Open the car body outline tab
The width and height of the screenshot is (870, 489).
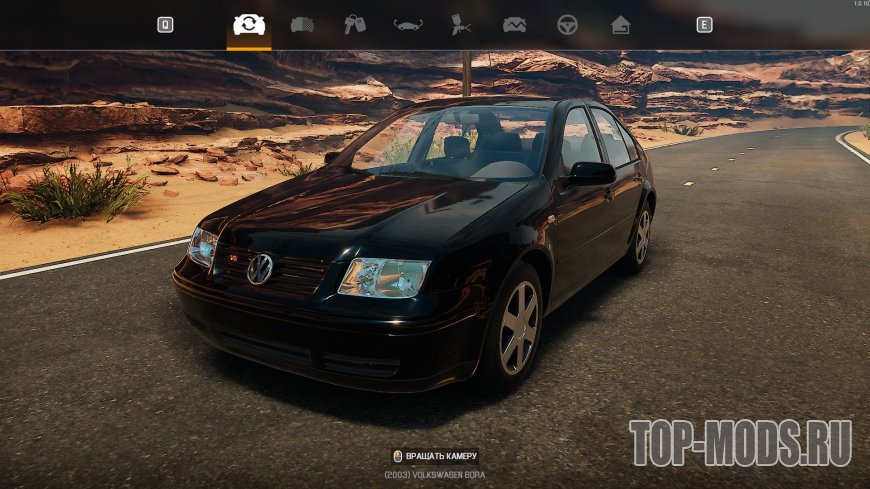coord(408,25)
